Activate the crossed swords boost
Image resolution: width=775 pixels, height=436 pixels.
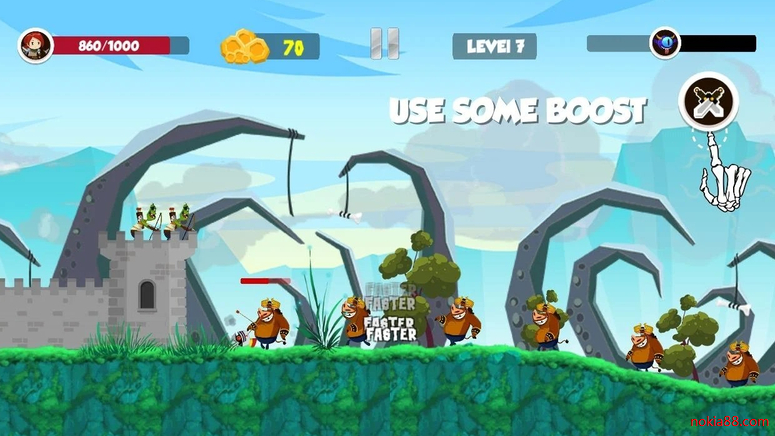(709, 100)
